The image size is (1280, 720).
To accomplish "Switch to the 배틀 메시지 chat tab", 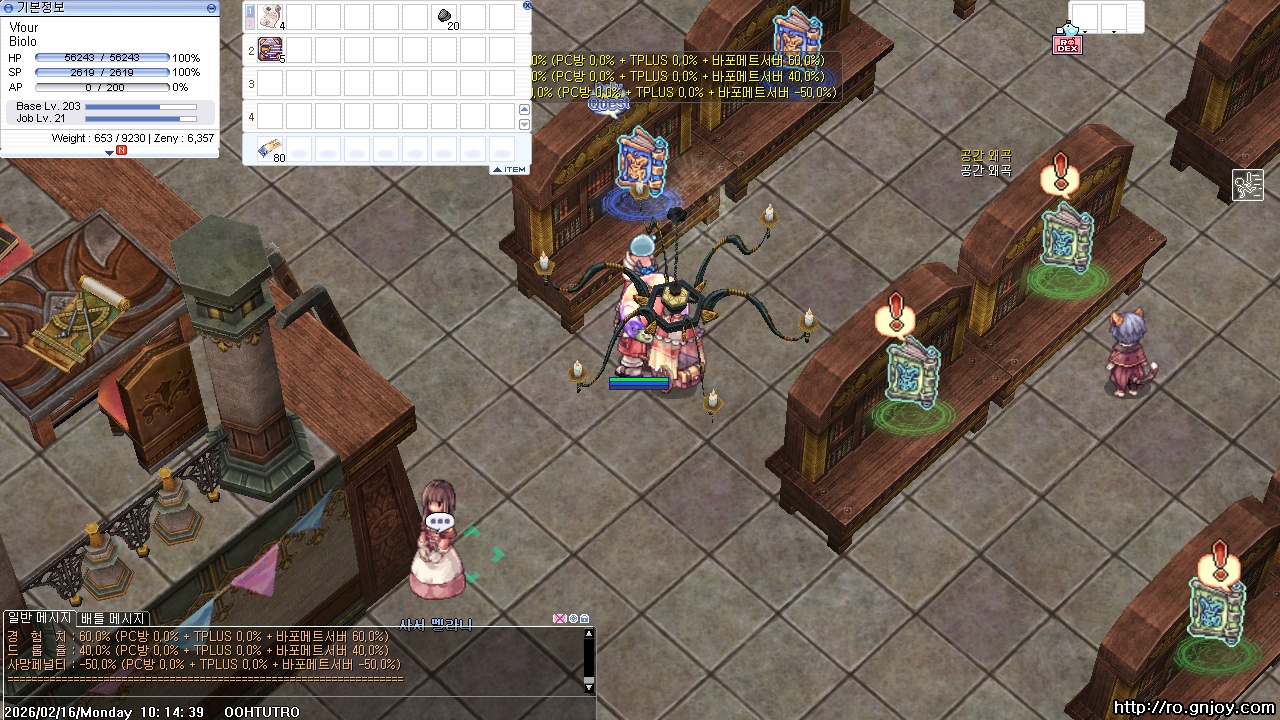I will click(113, 619).
